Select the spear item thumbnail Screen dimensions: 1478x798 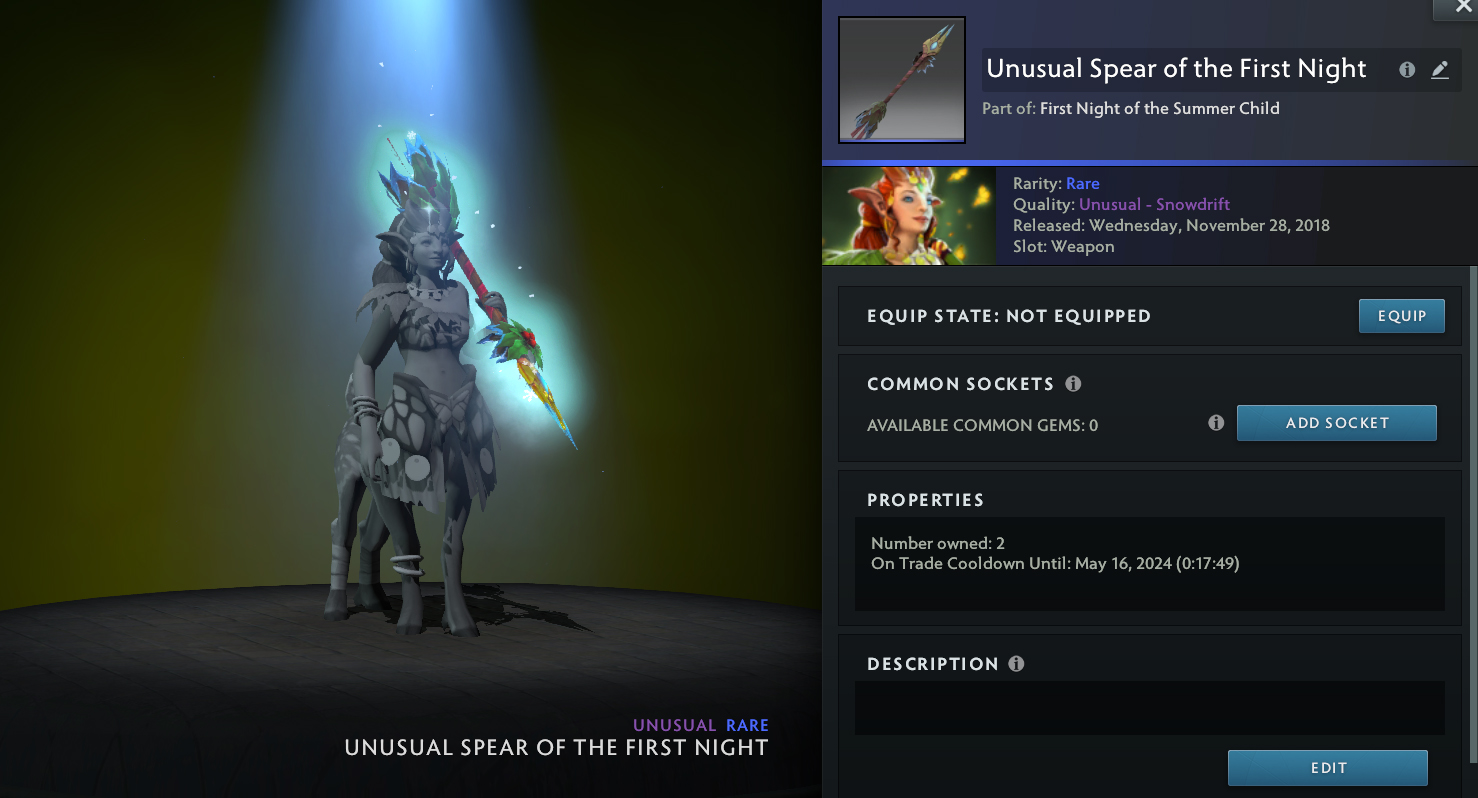[x=901, y=80]
